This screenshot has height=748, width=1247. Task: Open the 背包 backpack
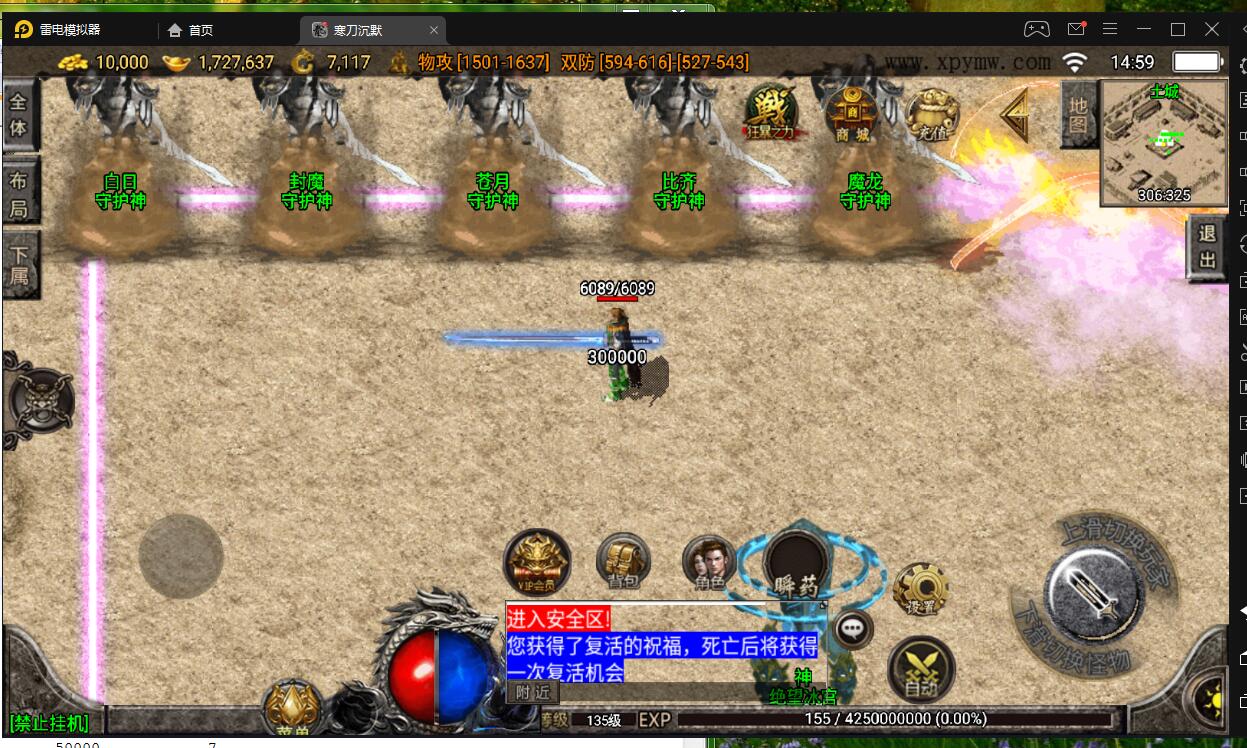click(623, 560)
